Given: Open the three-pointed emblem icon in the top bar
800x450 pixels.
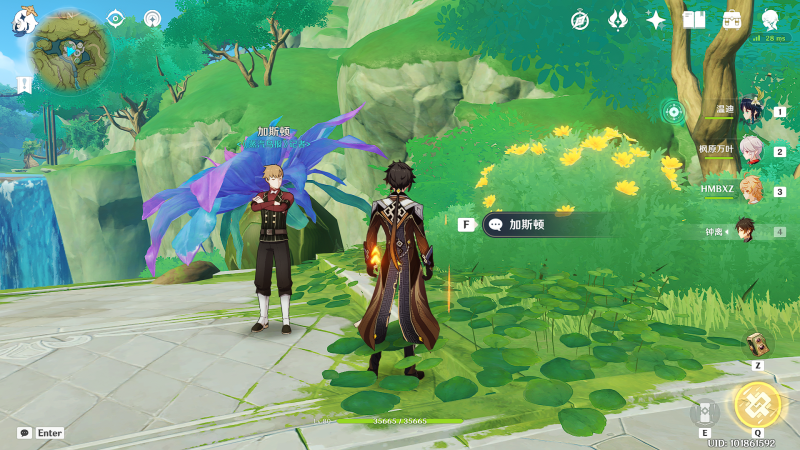Looking at the screenshot, I should pyautogui.click(x=618, y=20).
